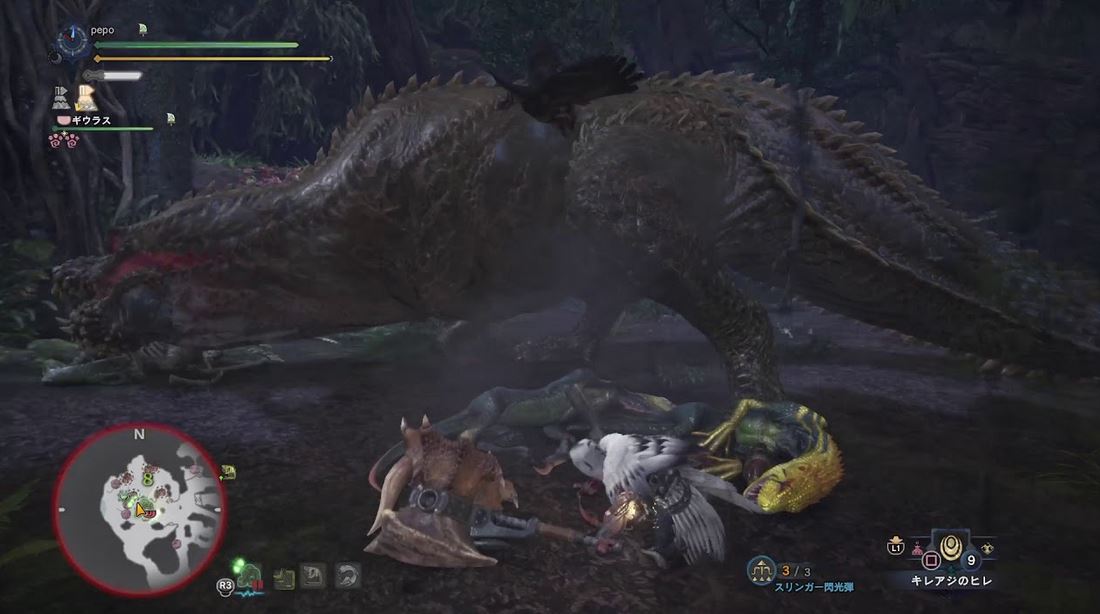Click the yellow monster marker on the minimap's edge
The image size is (1100, 614).
(228, 472)
